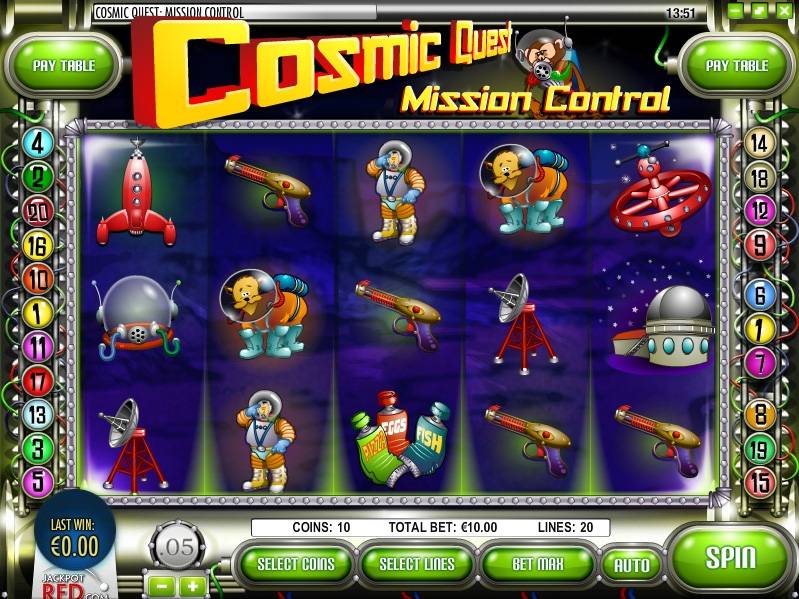Choose the payline 19 indicator

[760, 448]
